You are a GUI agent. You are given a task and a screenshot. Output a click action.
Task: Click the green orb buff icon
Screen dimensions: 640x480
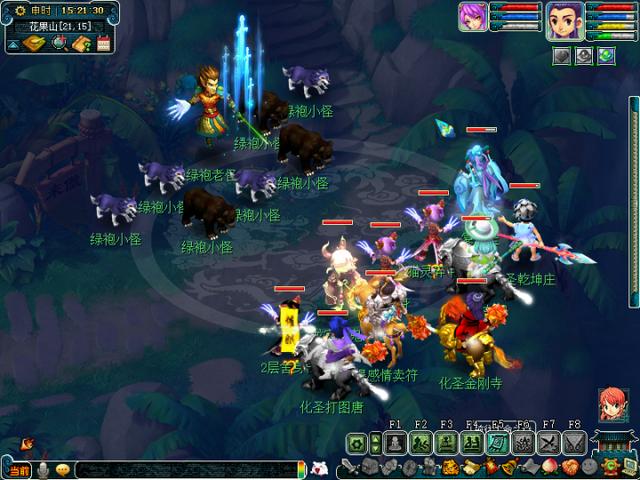click(x=606, y=56)
